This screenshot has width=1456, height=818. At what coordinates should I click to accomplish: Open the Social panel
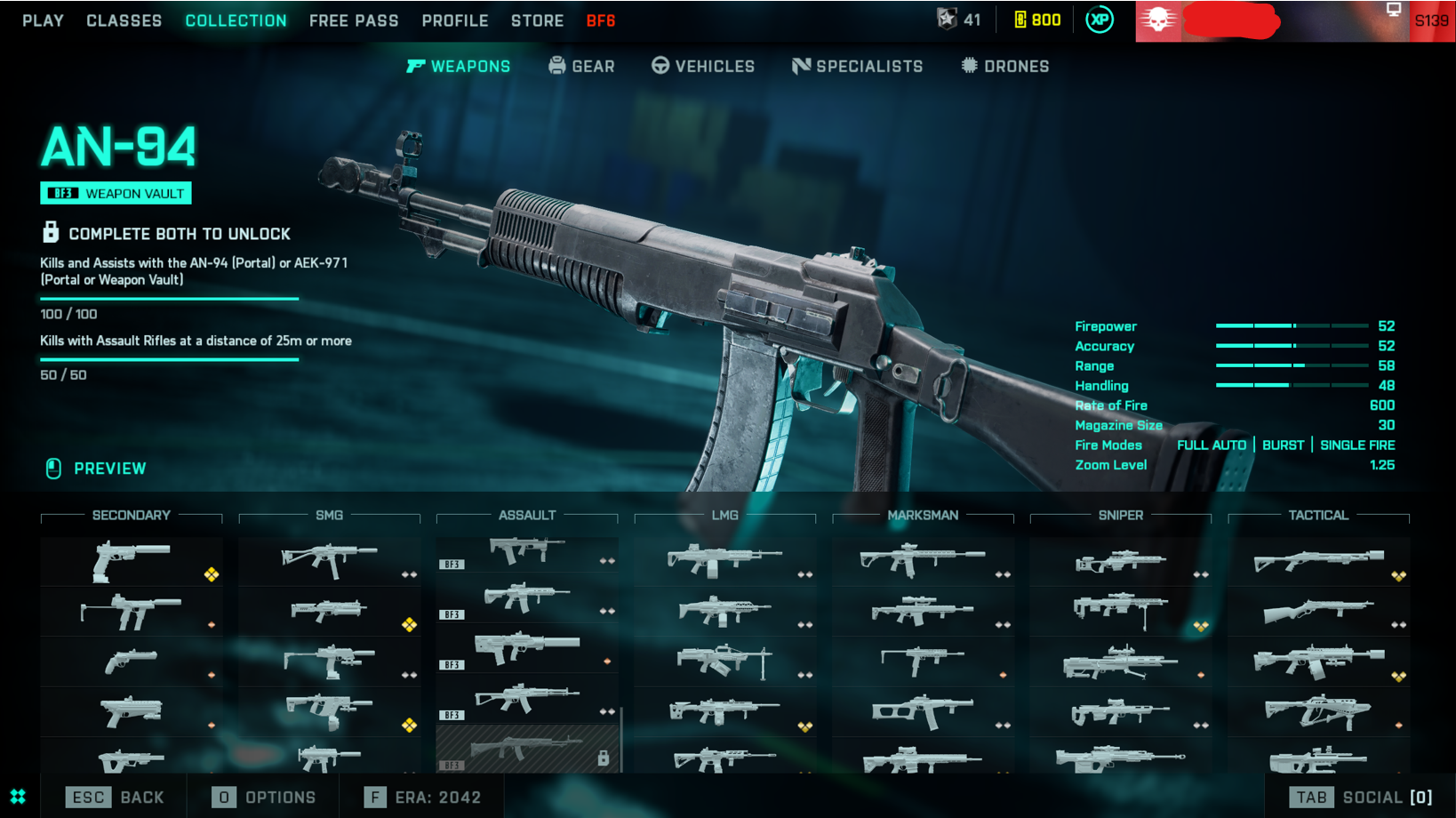1362,798
